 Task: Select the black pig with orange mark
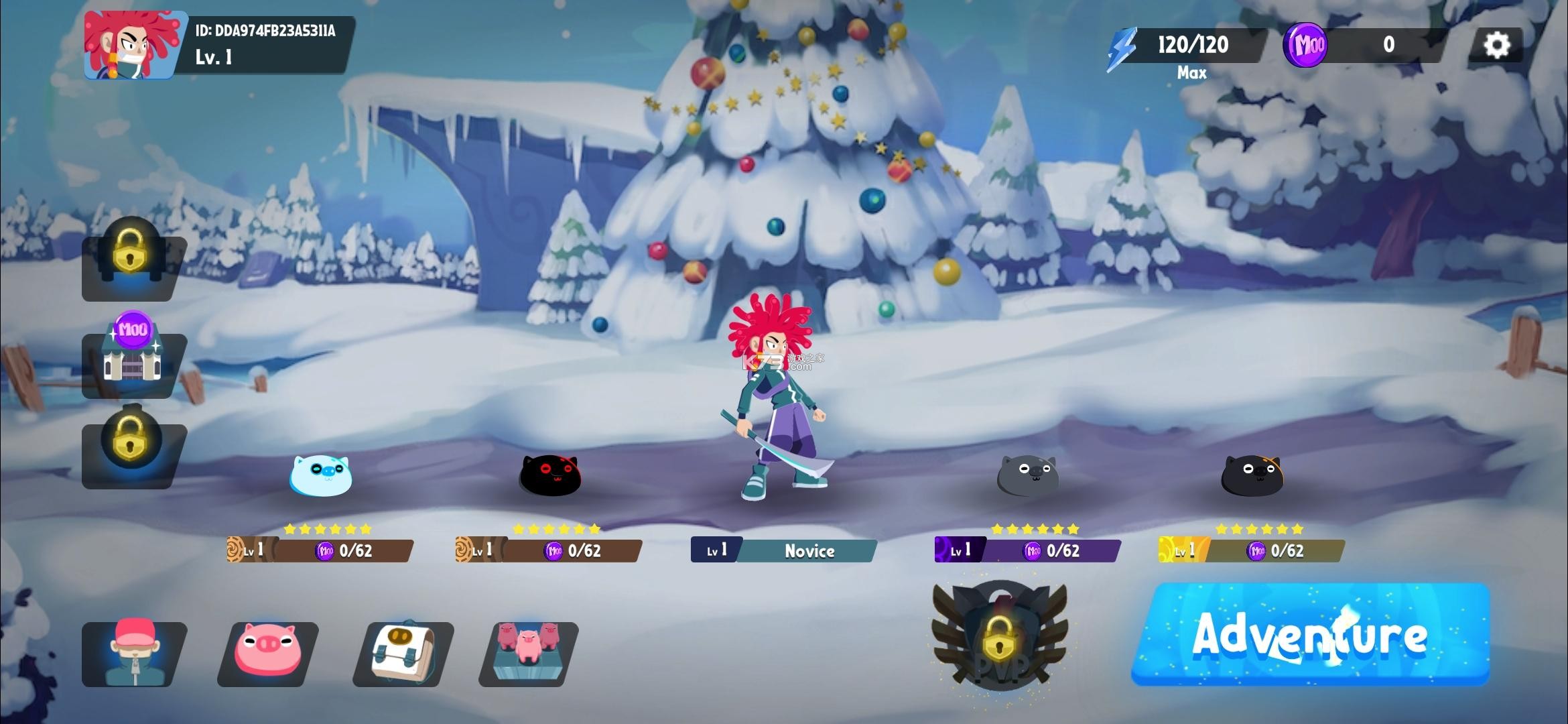tap(1252, 475)
